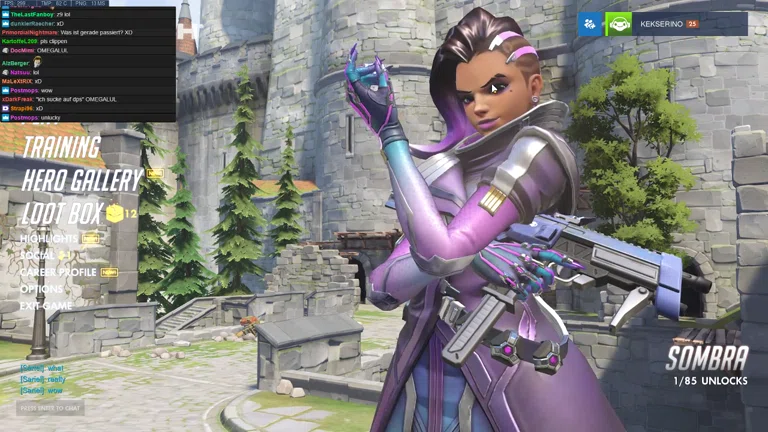
Task: Choose Exit Game
Action: (x=45, y=305)
